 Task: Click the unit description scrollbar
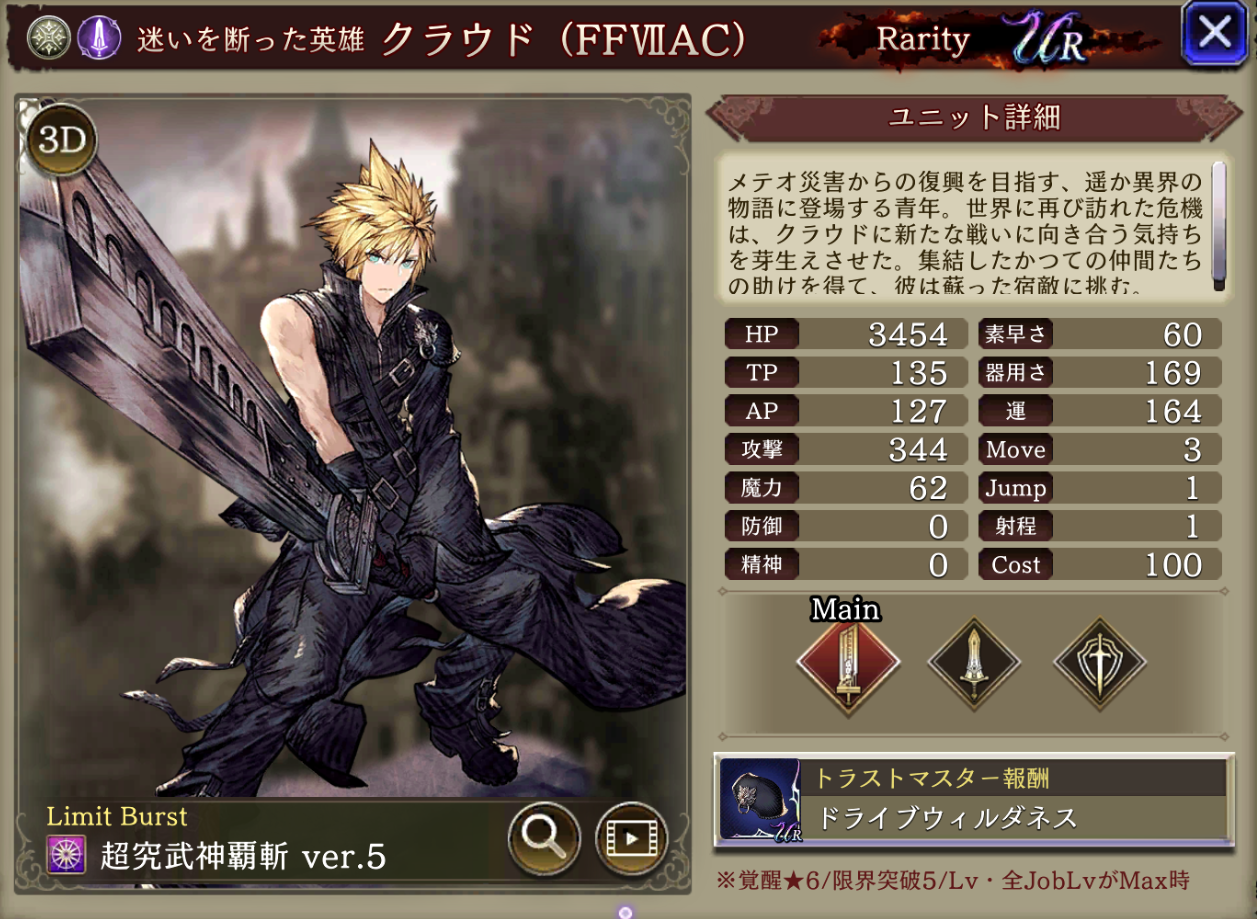coord(1218,226)
